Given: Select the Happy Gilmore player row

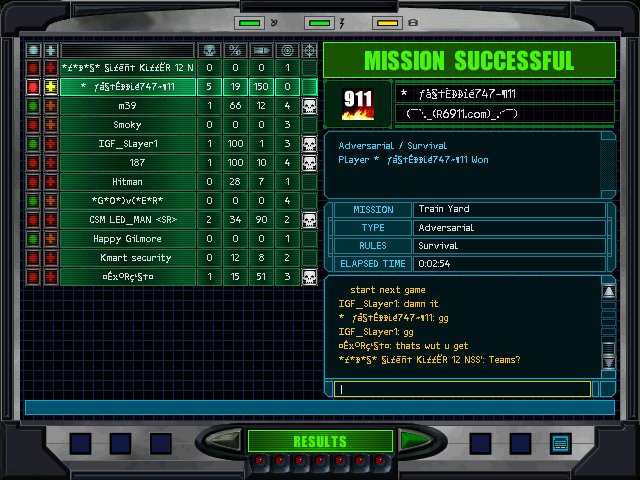Looking at the screenshot, I should (x=127, y=239).
